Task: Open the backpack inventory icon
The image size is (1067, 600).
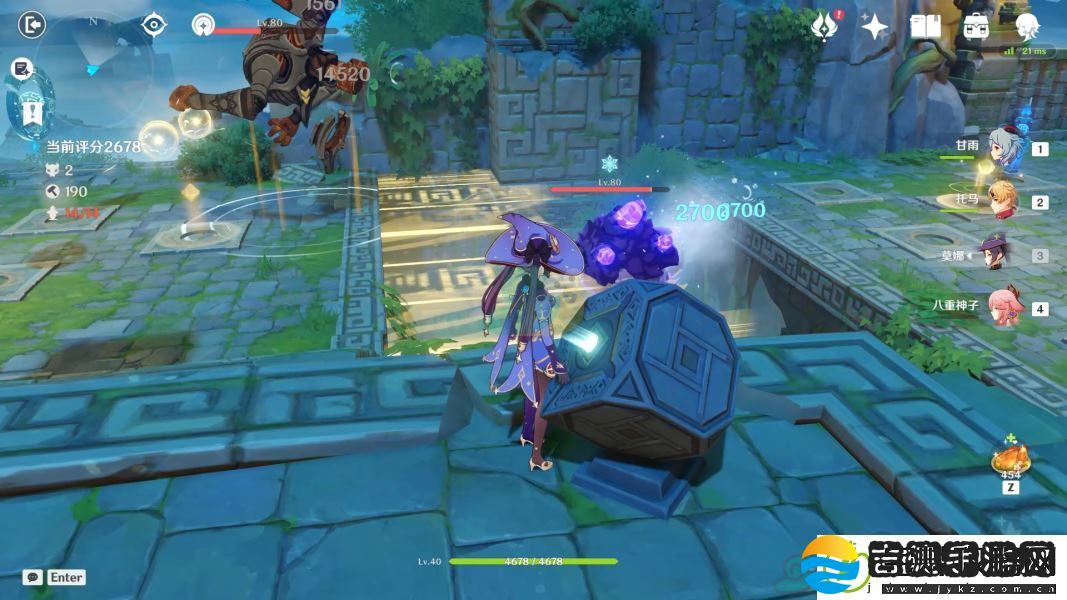Action: 977,27
